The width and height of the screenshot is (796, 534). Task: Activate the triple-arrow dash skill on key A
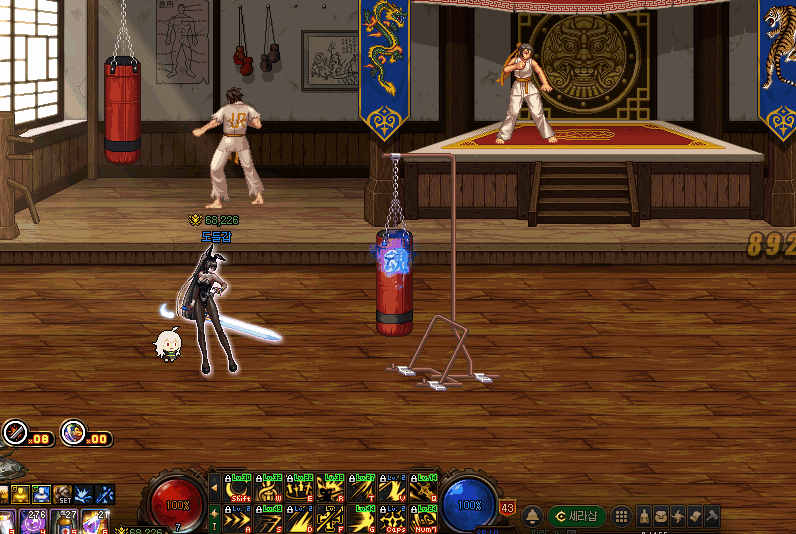(240, 519)
